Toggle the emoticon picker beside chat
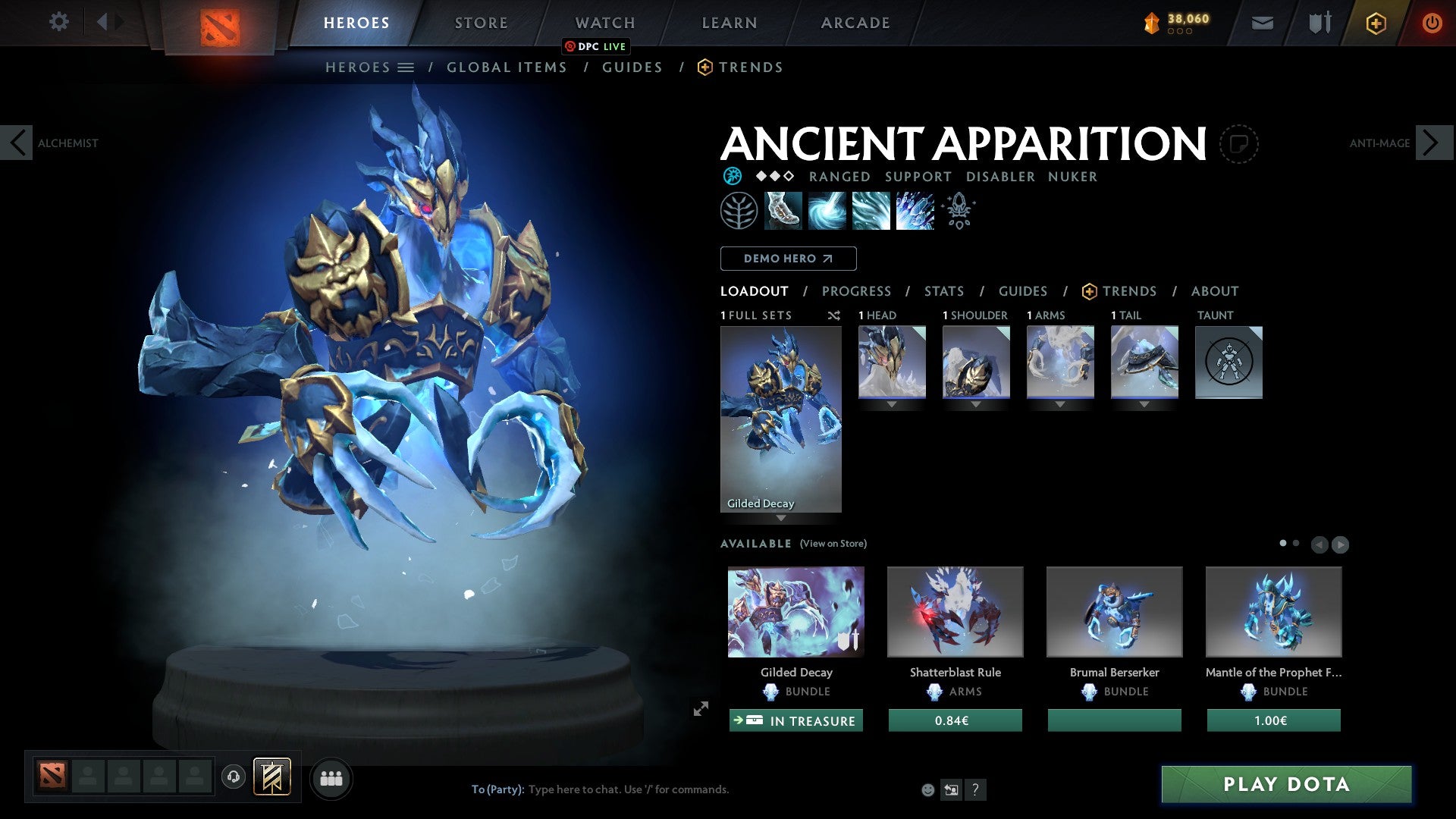1456x819 pixels. [928, 789]
